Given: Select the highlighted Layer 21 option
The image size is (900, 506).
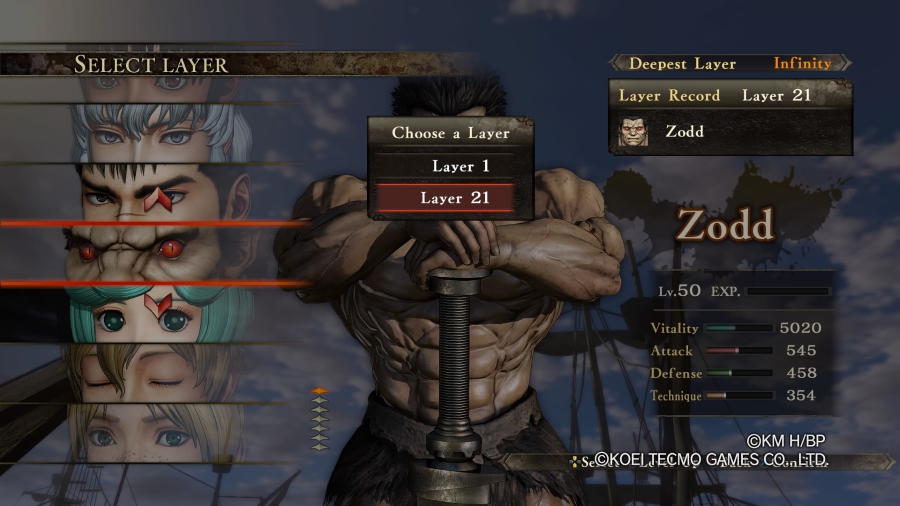Looking at the screenshot, I should click(455, 198).
